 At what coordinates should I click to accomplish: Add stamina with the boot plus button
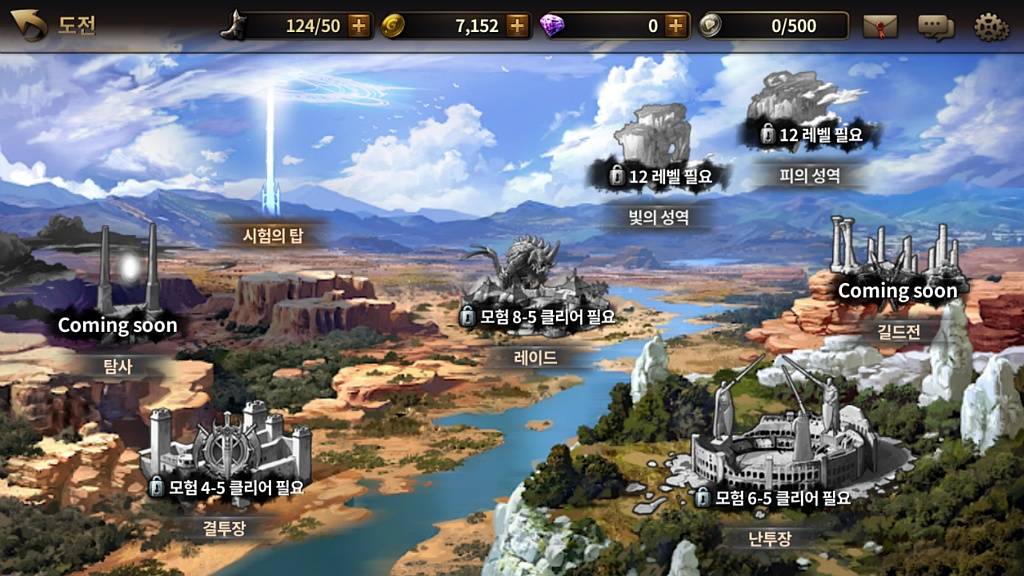pyautogui.click(x=359, y=26)
